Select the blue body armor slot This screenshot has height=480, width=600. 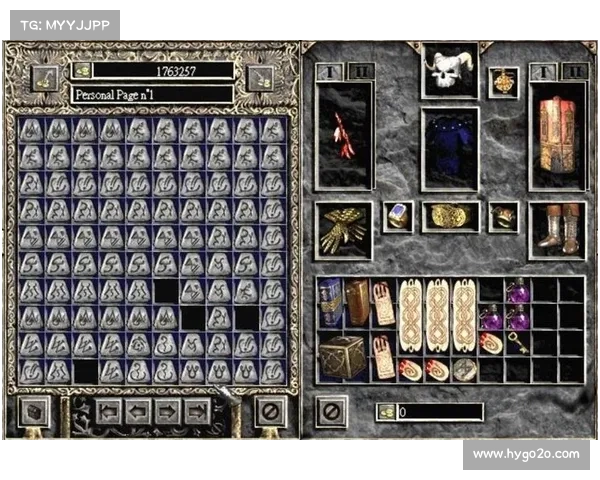click(449, 148)
